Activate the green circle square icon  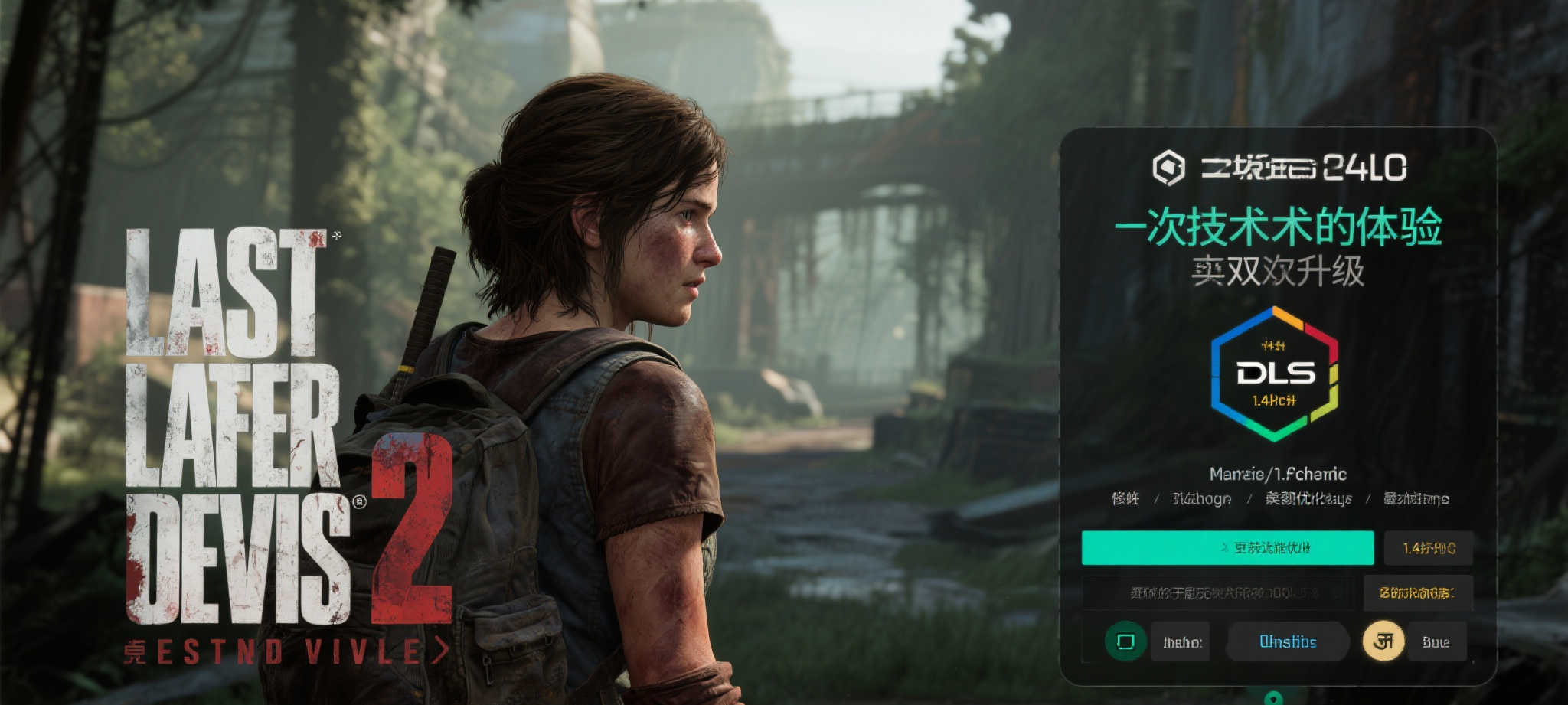[x=1125, y=641]
